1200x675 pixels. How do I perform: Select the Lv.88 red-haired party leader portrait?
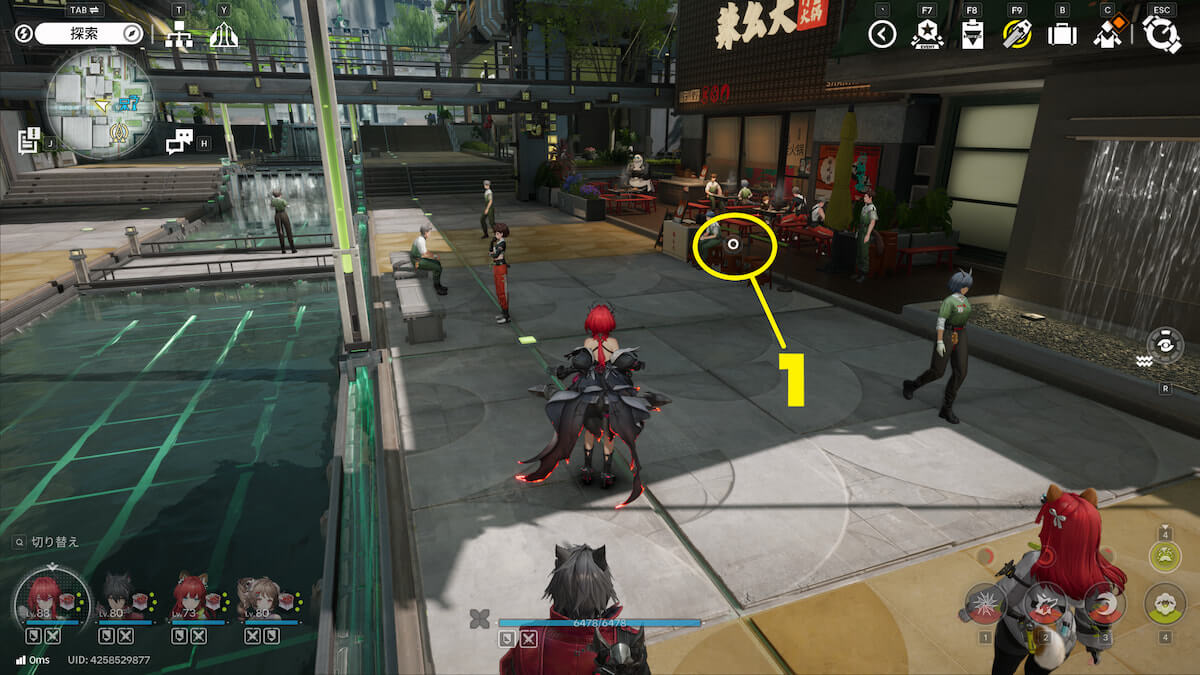click(45, 600)
